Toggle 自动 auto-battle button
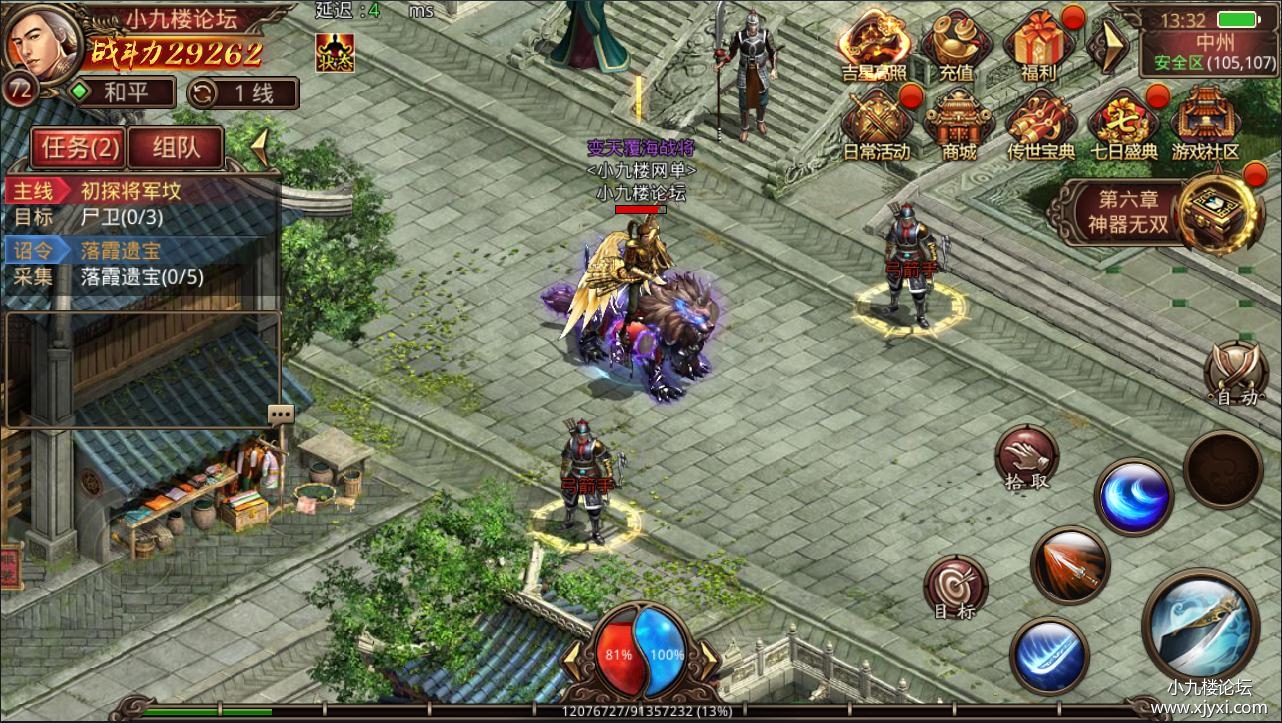This screenshot has height=723, width=1282. pyautogui.click(x=1236, y=374)
